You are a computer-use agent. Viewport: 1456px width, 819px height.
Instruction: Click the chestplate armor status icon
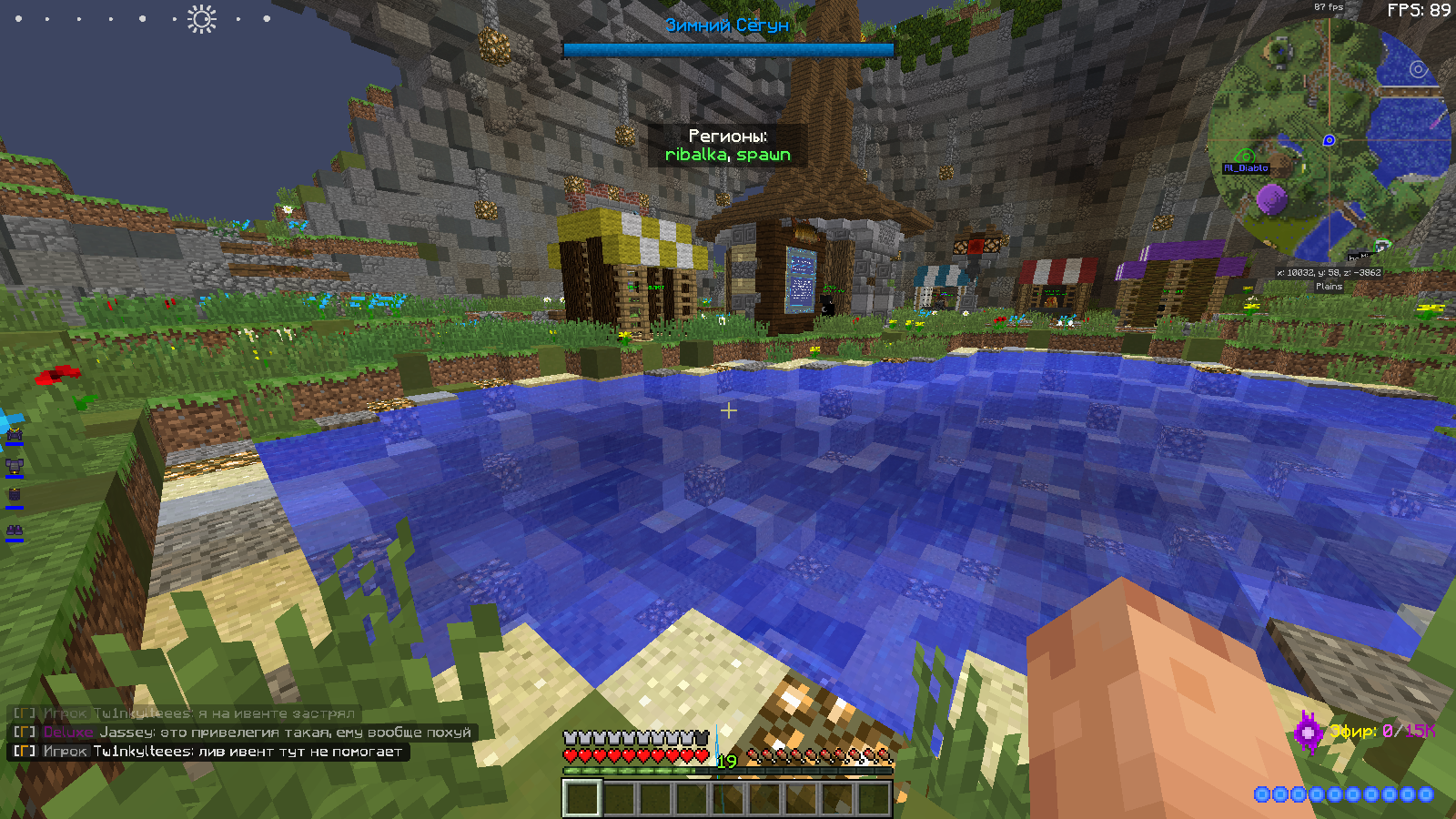14,468
